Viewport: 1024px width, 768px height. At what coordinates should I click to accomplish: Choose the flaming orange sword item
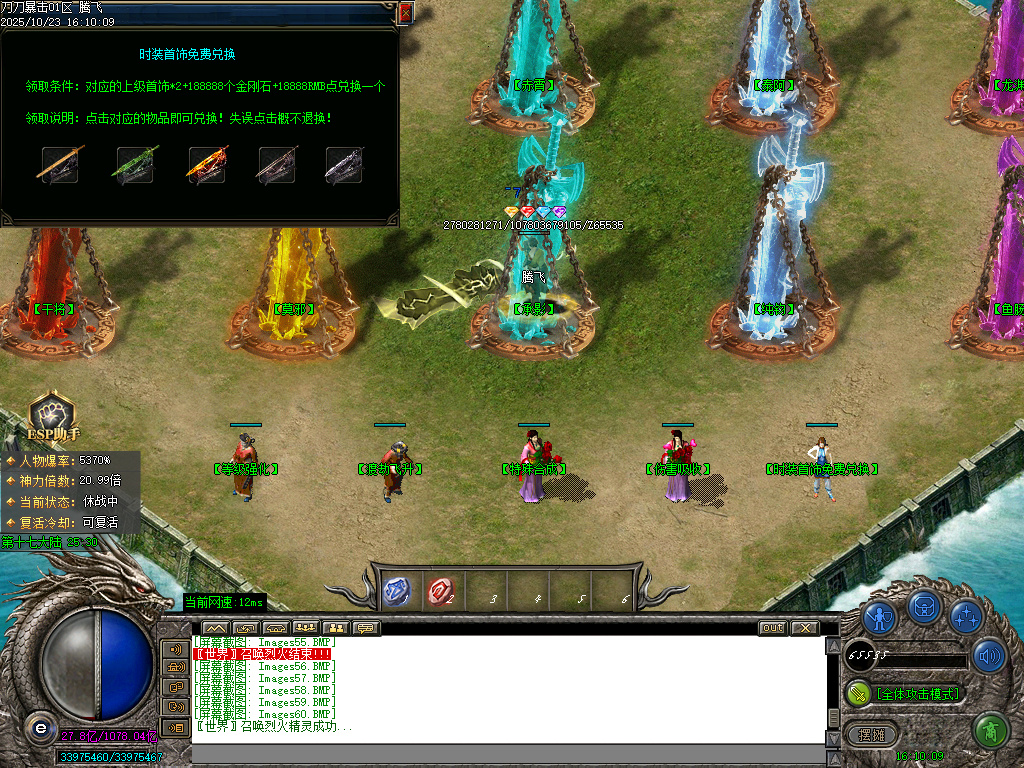pos(207,165)
